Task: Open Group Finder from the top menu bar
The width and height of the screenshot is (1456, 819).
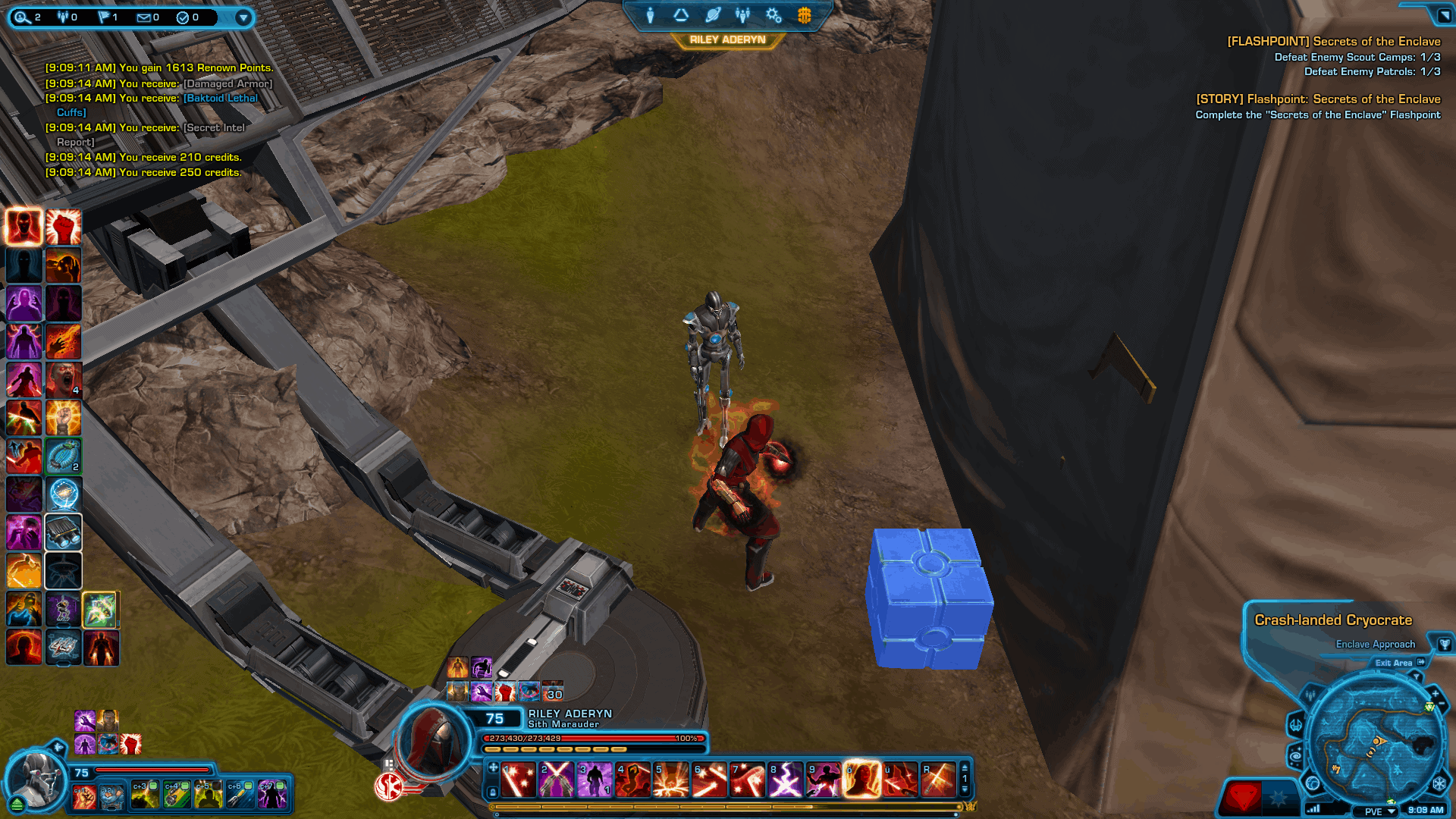Action: tap(742, 15)
